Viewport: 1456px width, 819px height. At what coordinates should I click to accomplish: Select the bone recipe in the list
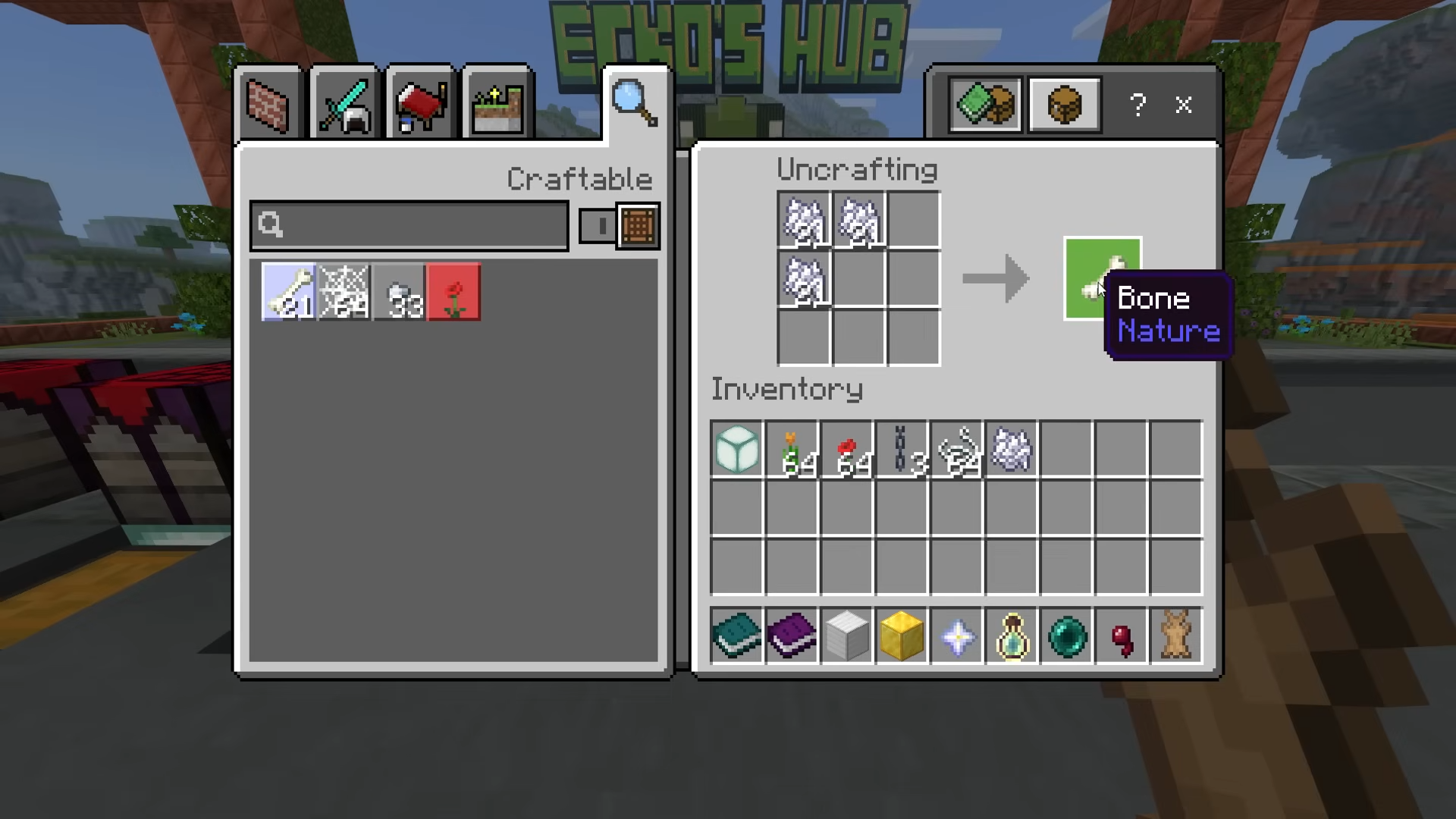pos(288,293)
